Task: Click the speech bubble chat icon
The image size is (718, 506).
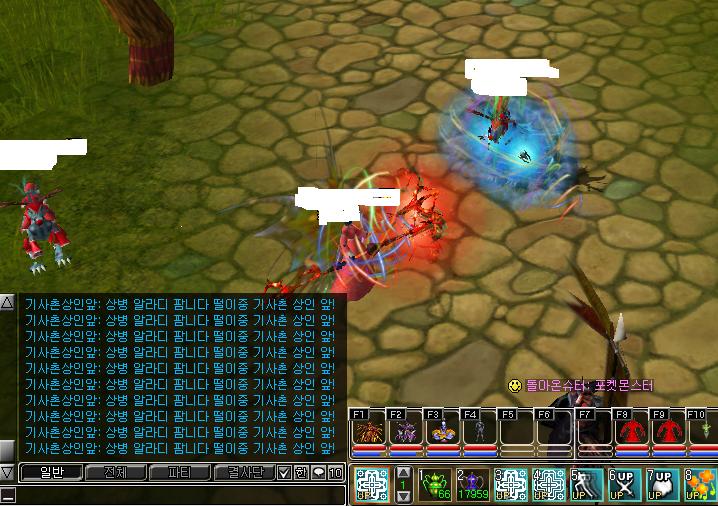Action: point(319,472)
